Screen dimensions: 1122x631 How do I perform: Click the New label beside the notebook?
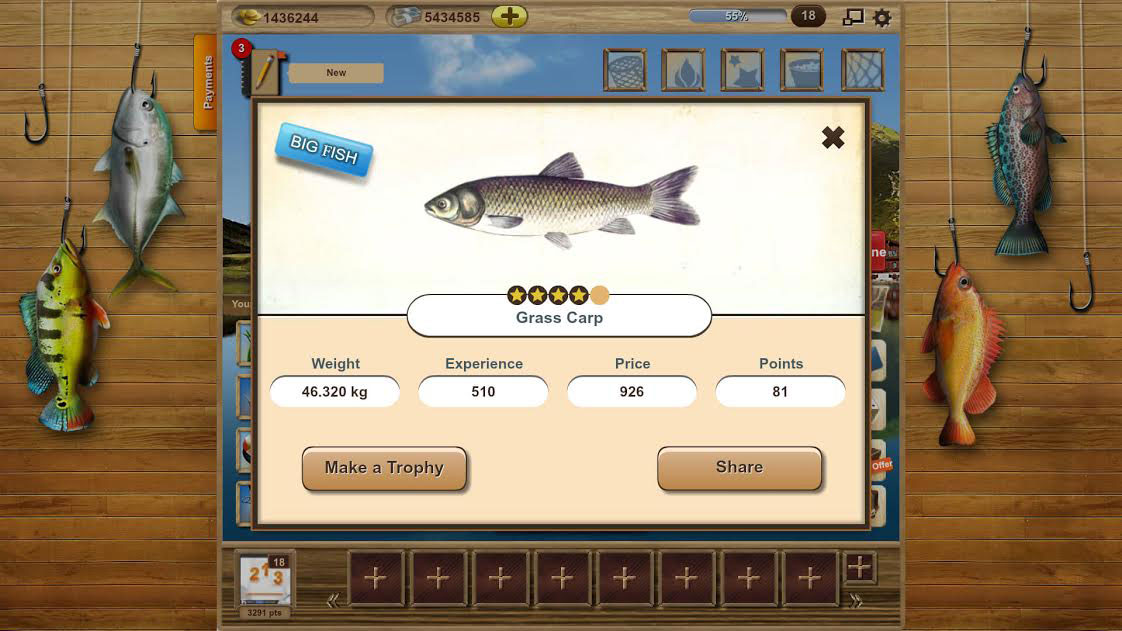(336, 73)
